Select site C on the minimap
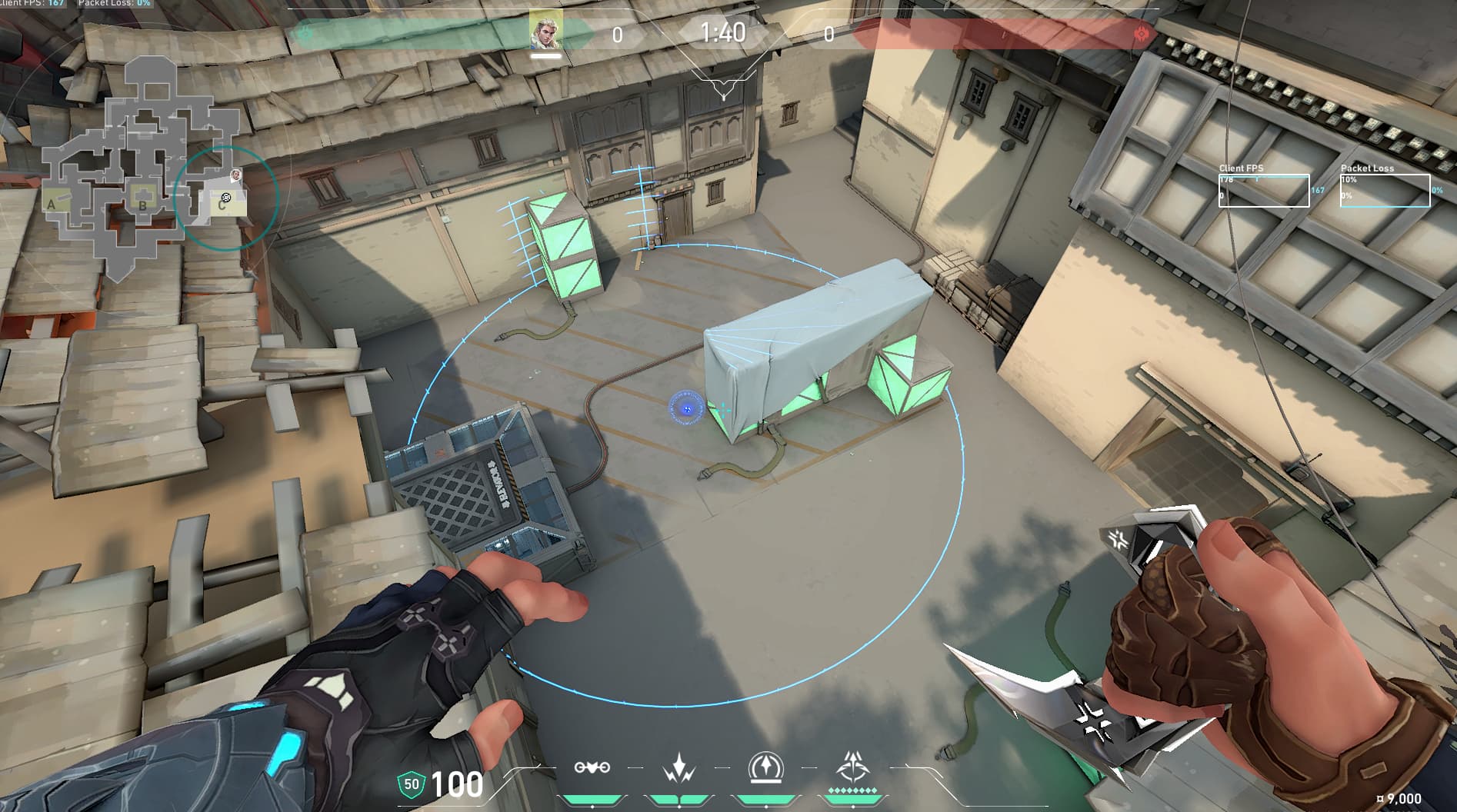The width and height of the screenshot is (1457, 812). pos(223,205)
